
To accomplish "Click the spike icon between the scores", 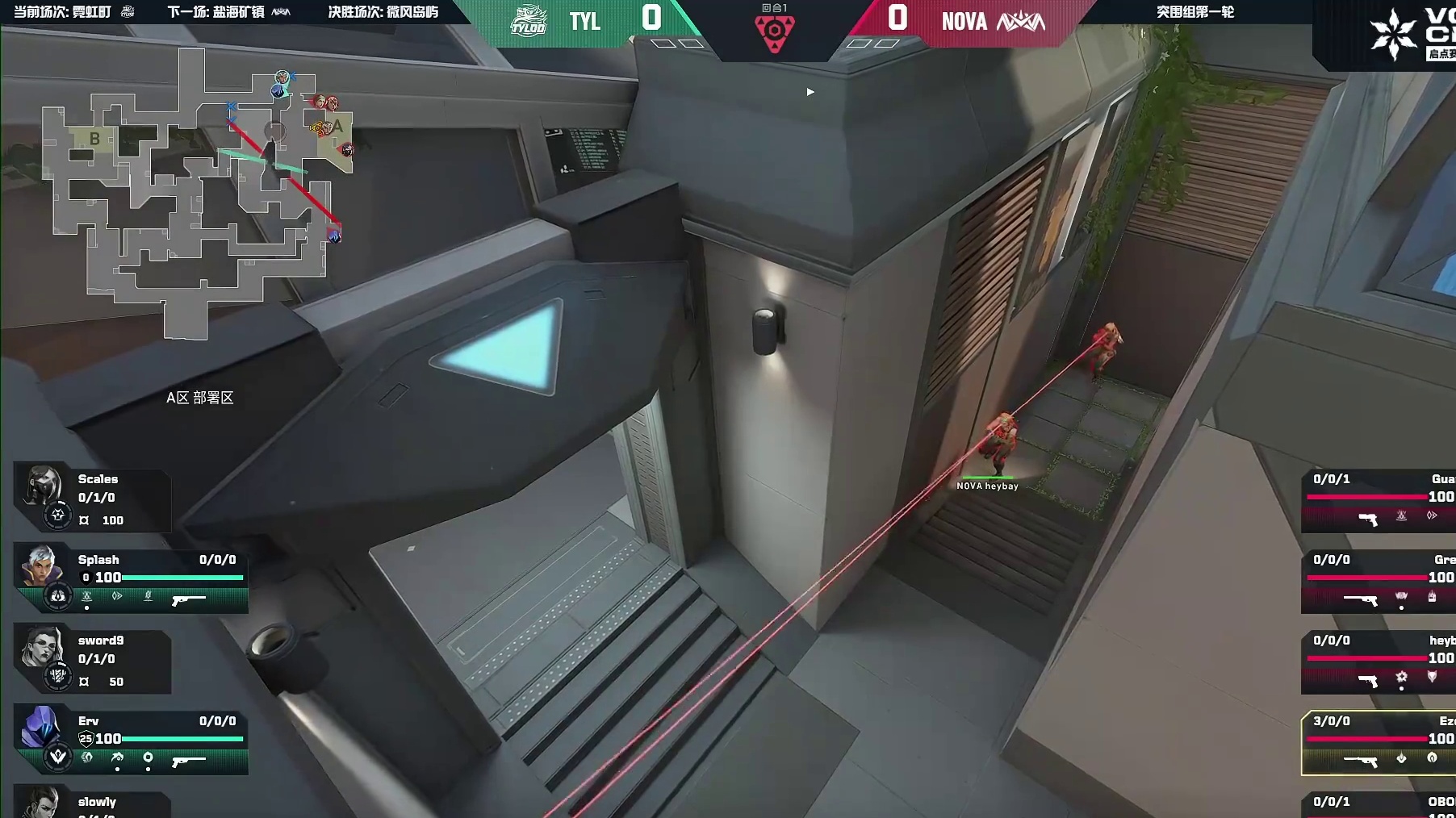I will tap(775, 32).
